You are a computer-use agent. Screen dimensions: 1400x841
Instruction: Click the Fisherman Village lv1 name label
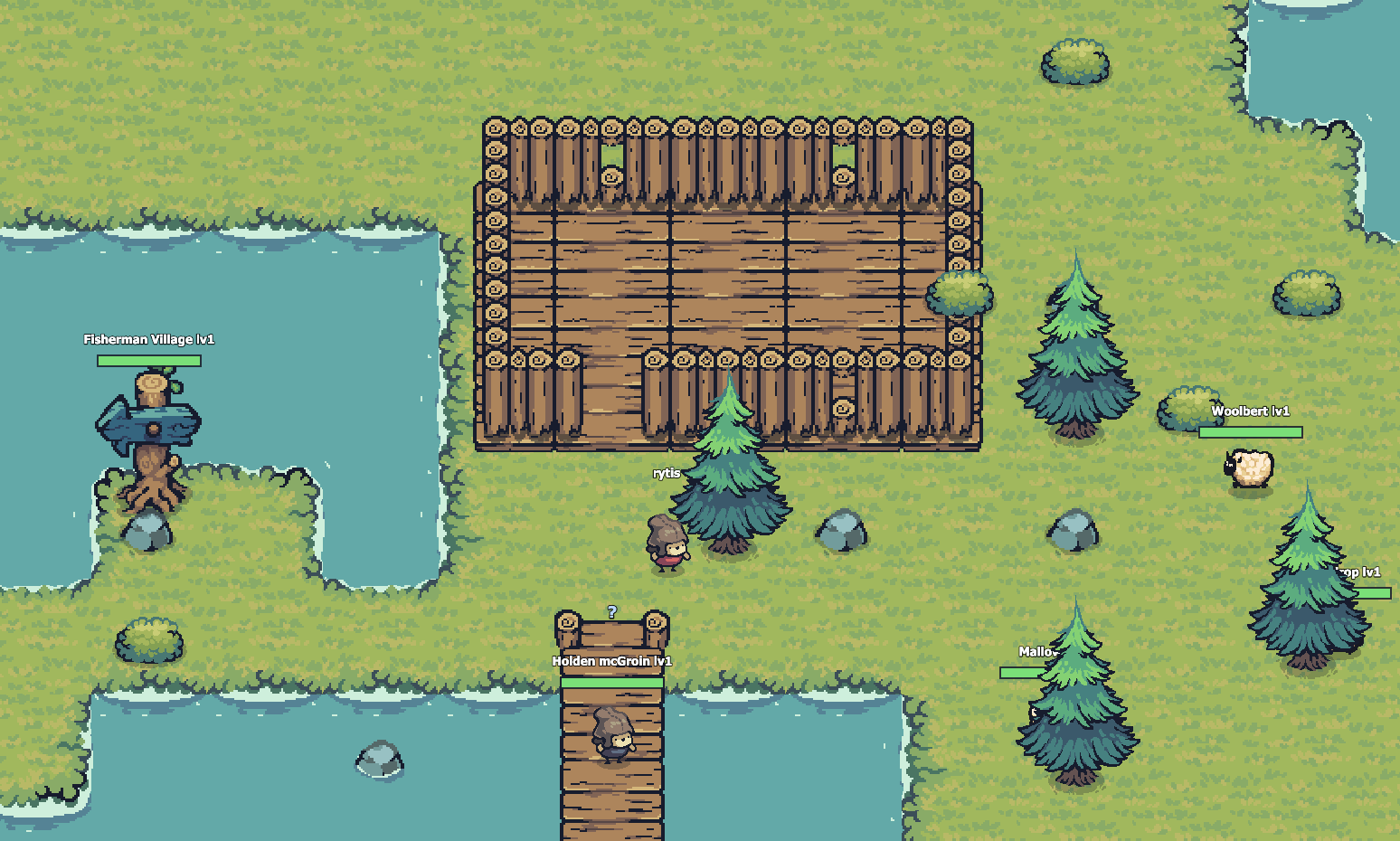coord(150,338)
